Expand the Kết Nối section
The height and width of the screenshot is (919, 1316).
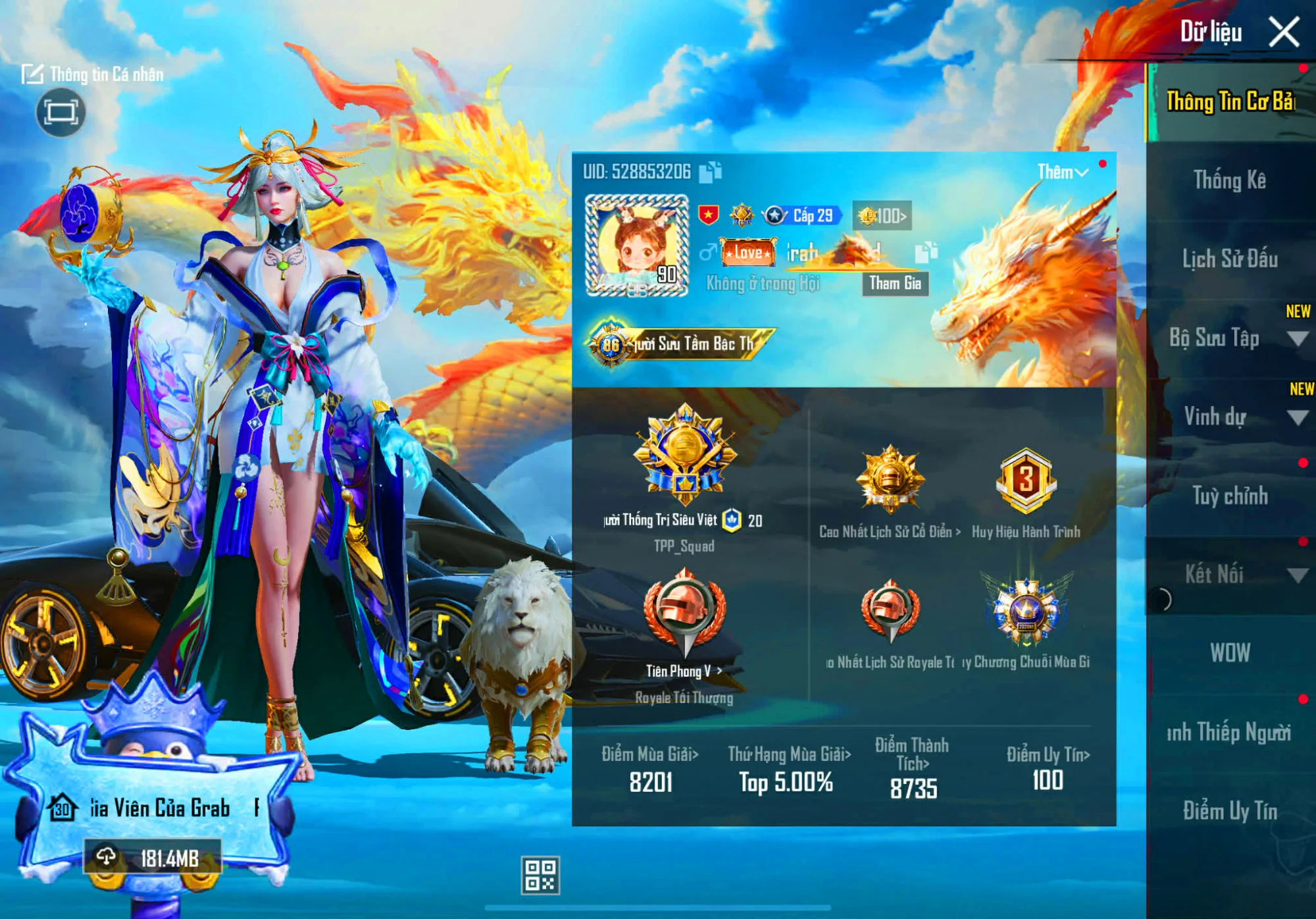pos(1296,575)
